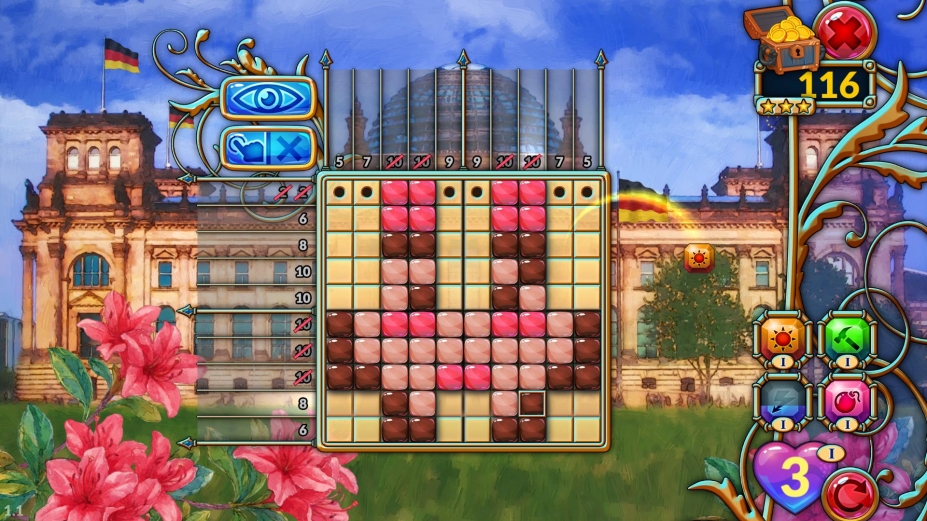This screenshot has height=521, width=927.
Task: Select the highlighted empty tile in row nine
Action: (532, 404)
